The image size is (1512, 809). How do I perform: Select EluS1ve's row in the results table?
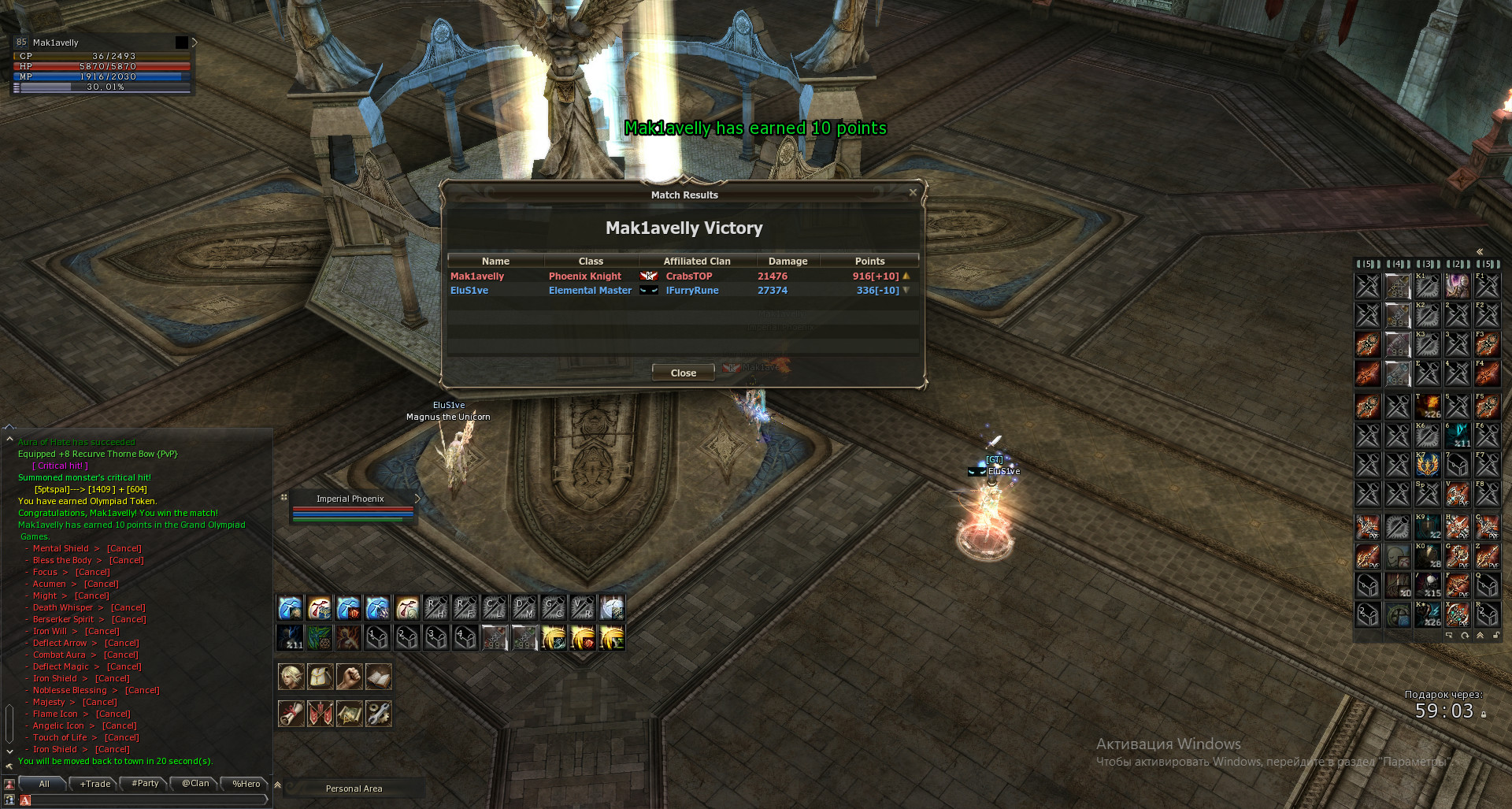tap(682, 291)
